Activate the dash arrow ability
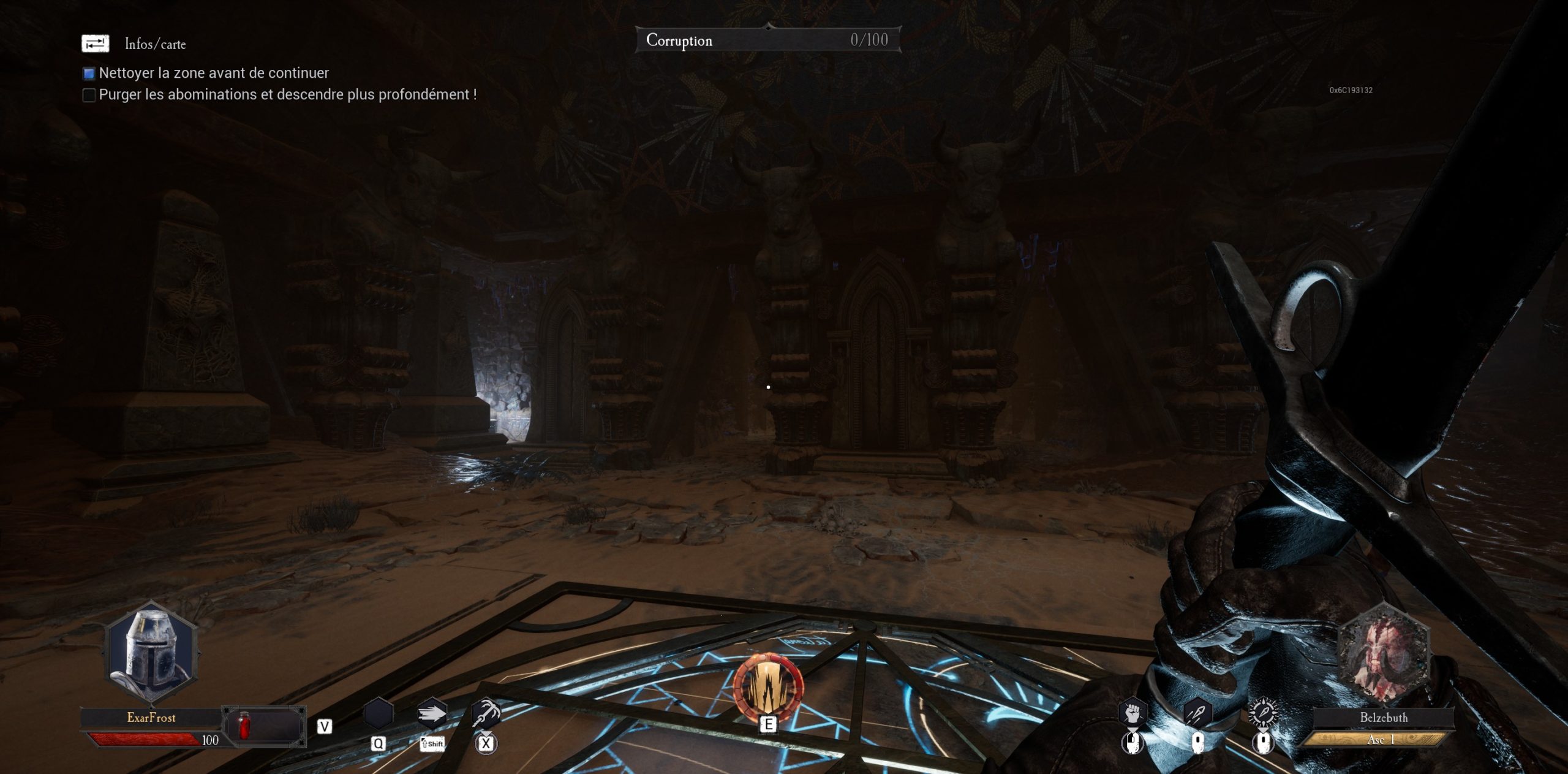Screen dimensions: 1568x774 click(432, 715)
